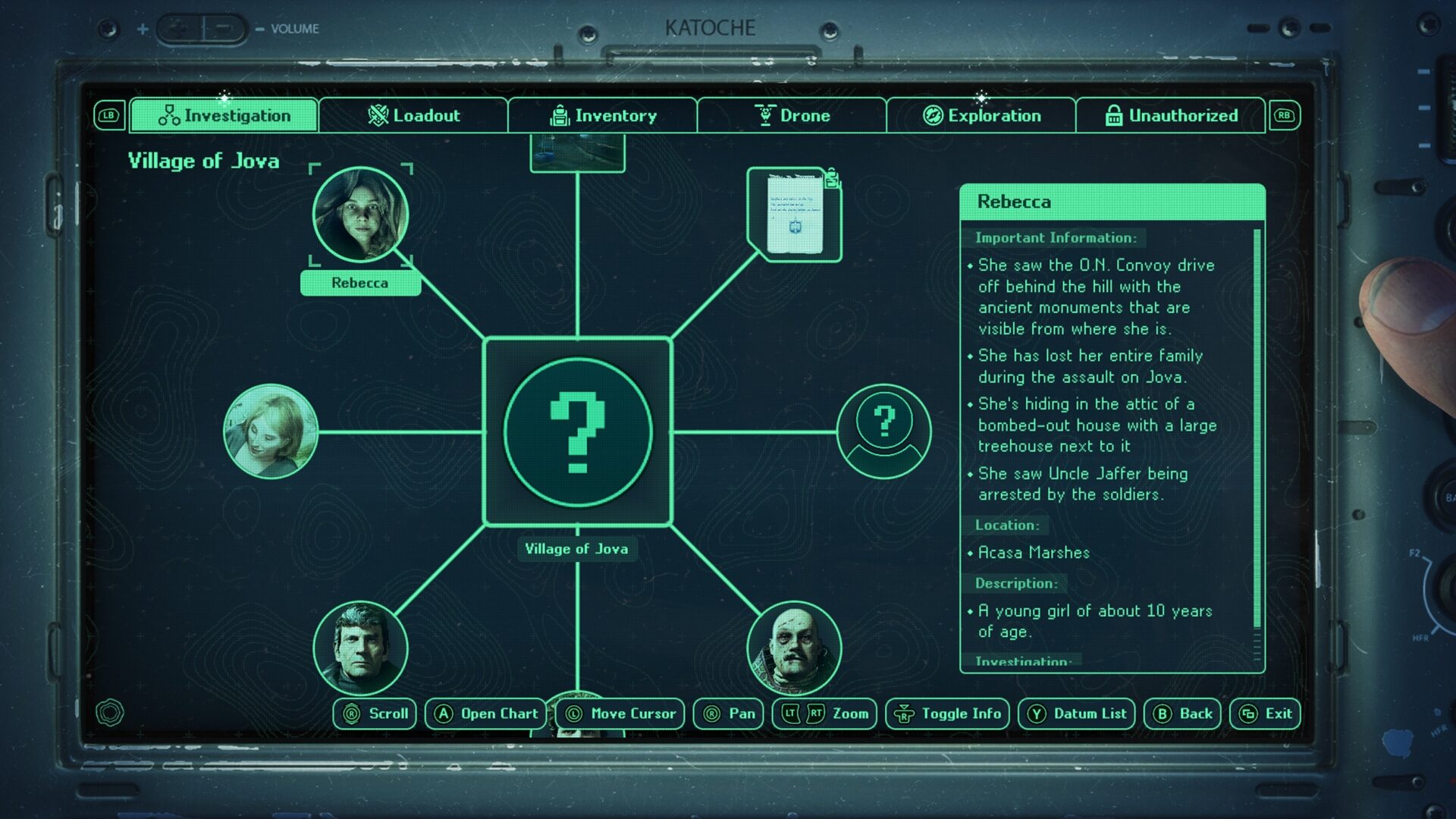Select the unknown person question-mark node
This screenshot has height=819, width=1456.
point(883,431)
